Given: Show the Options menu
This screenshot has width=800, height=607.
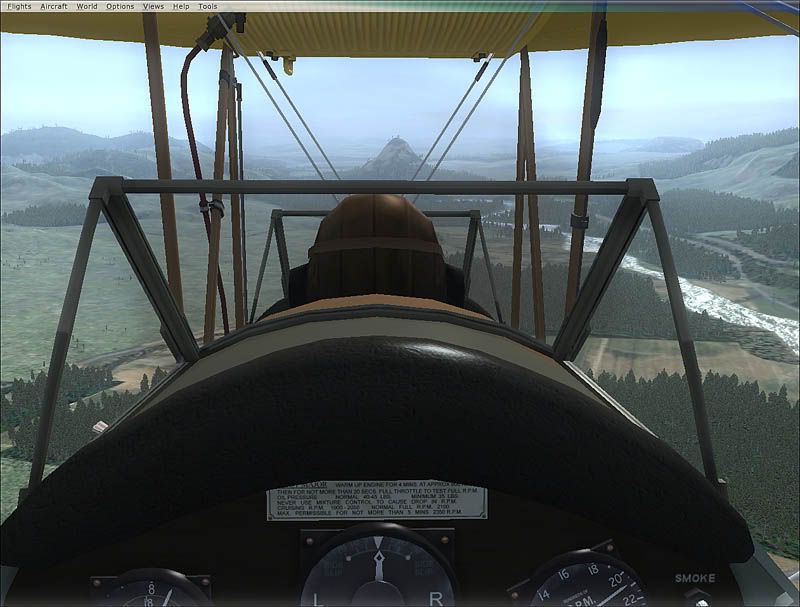Looking at the screenshot, I should [120, 6].
